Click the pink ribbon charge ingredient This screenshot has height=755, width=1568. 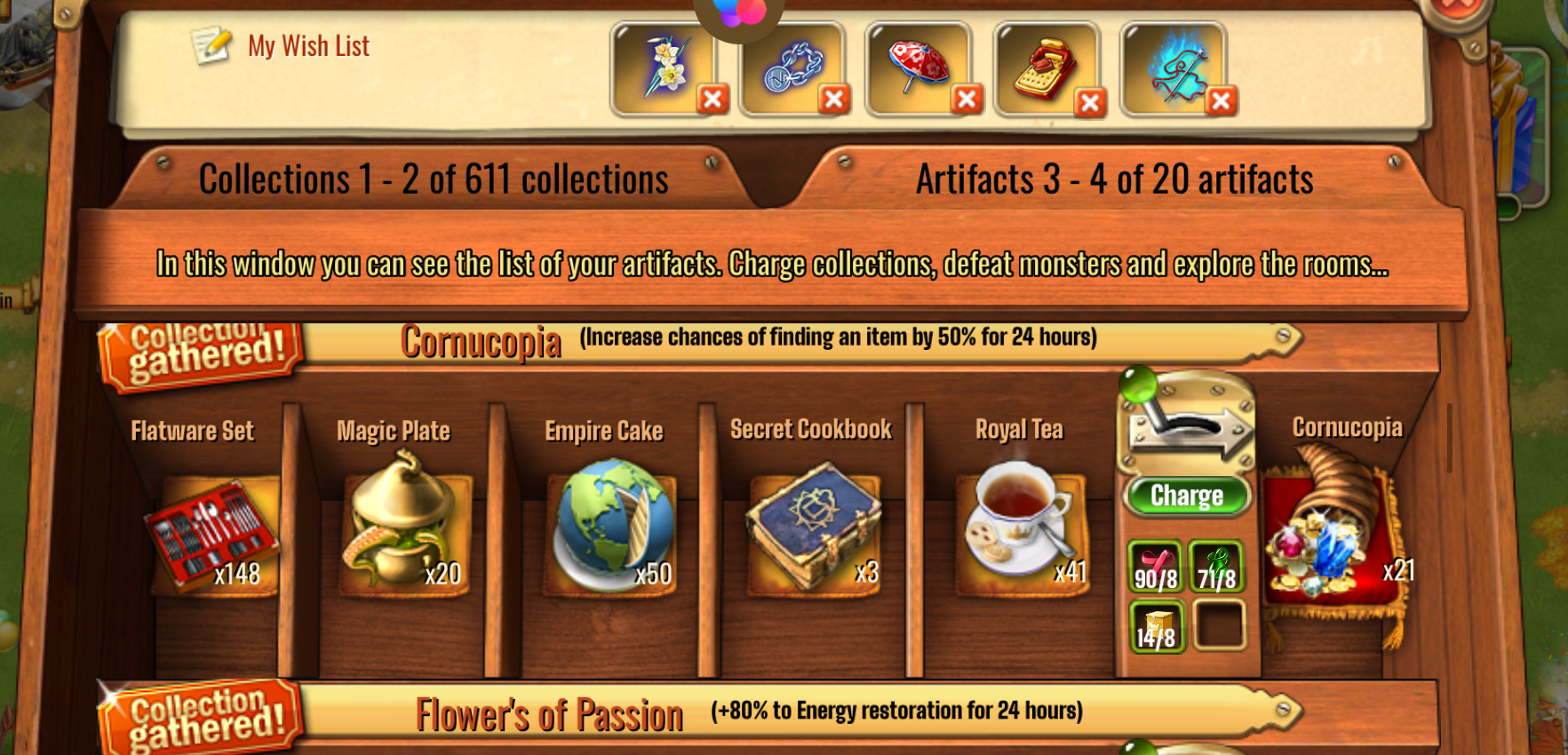(x=1155, y=567)
